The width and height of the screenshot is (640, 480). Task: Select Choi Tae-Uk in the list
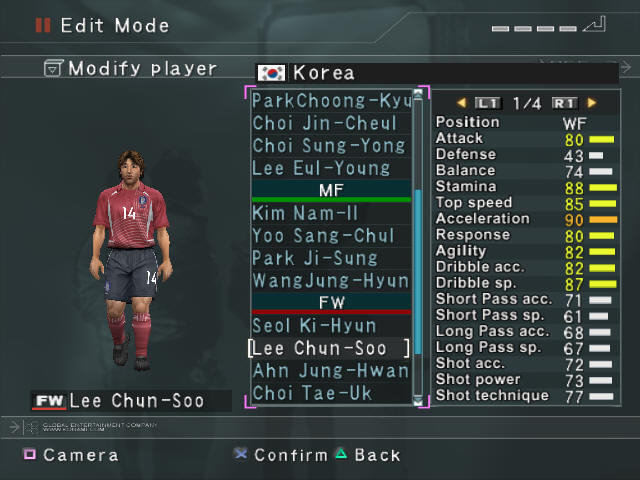coord(312,393)
